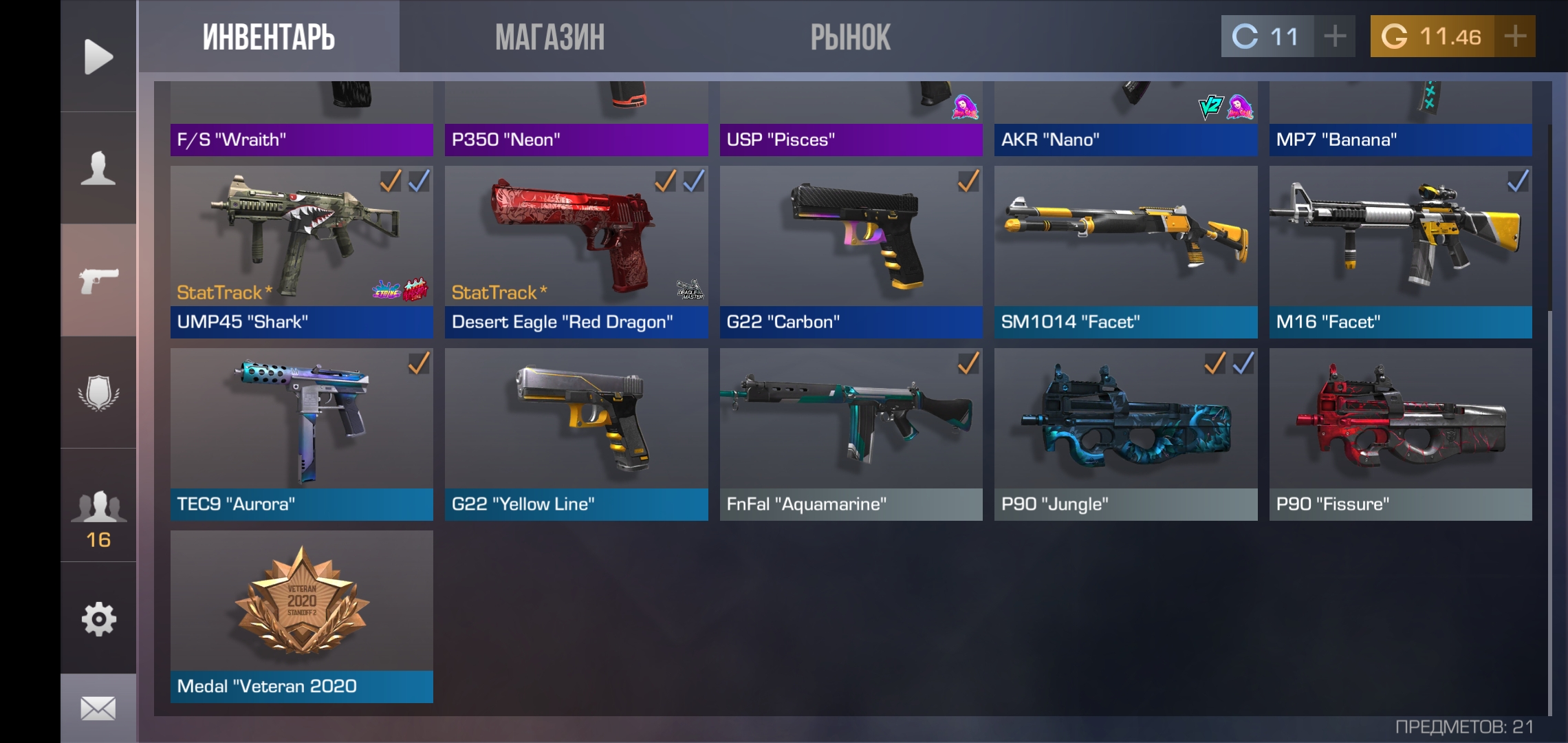Image resolution: width=1568 pixels, height=743 pixels.
Task: Select the ИНВЕНТАРЬ tab
Action: [268, 37]
